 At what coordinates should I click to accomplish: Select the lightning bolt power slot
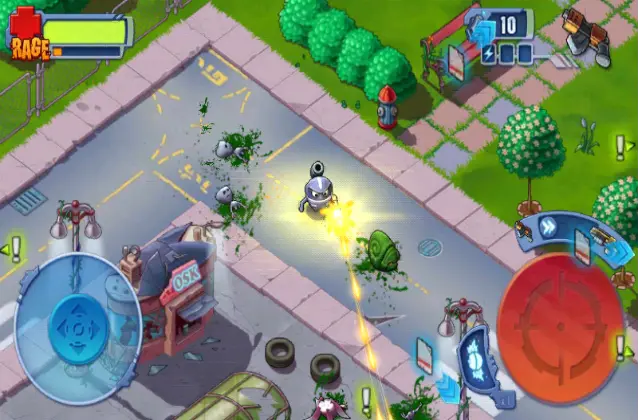pyautogui.click(x=489, y=53)
